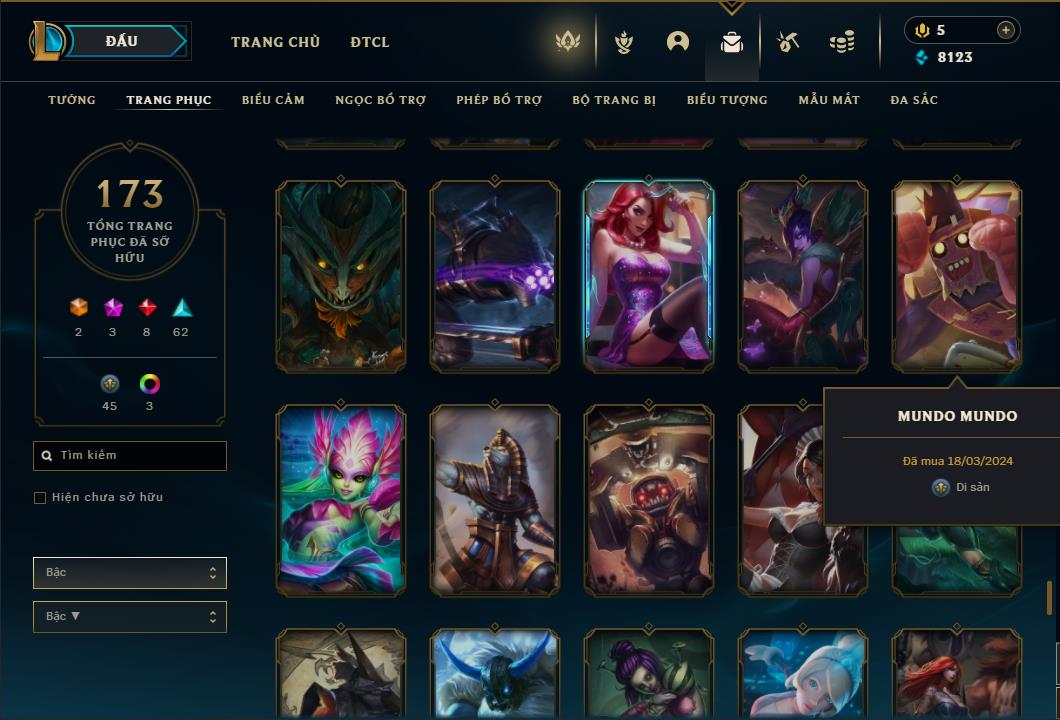This screenshot has width=1060, height=720.
Task: Open the profile icon in the top bar
Action: (x=678, y=42)
